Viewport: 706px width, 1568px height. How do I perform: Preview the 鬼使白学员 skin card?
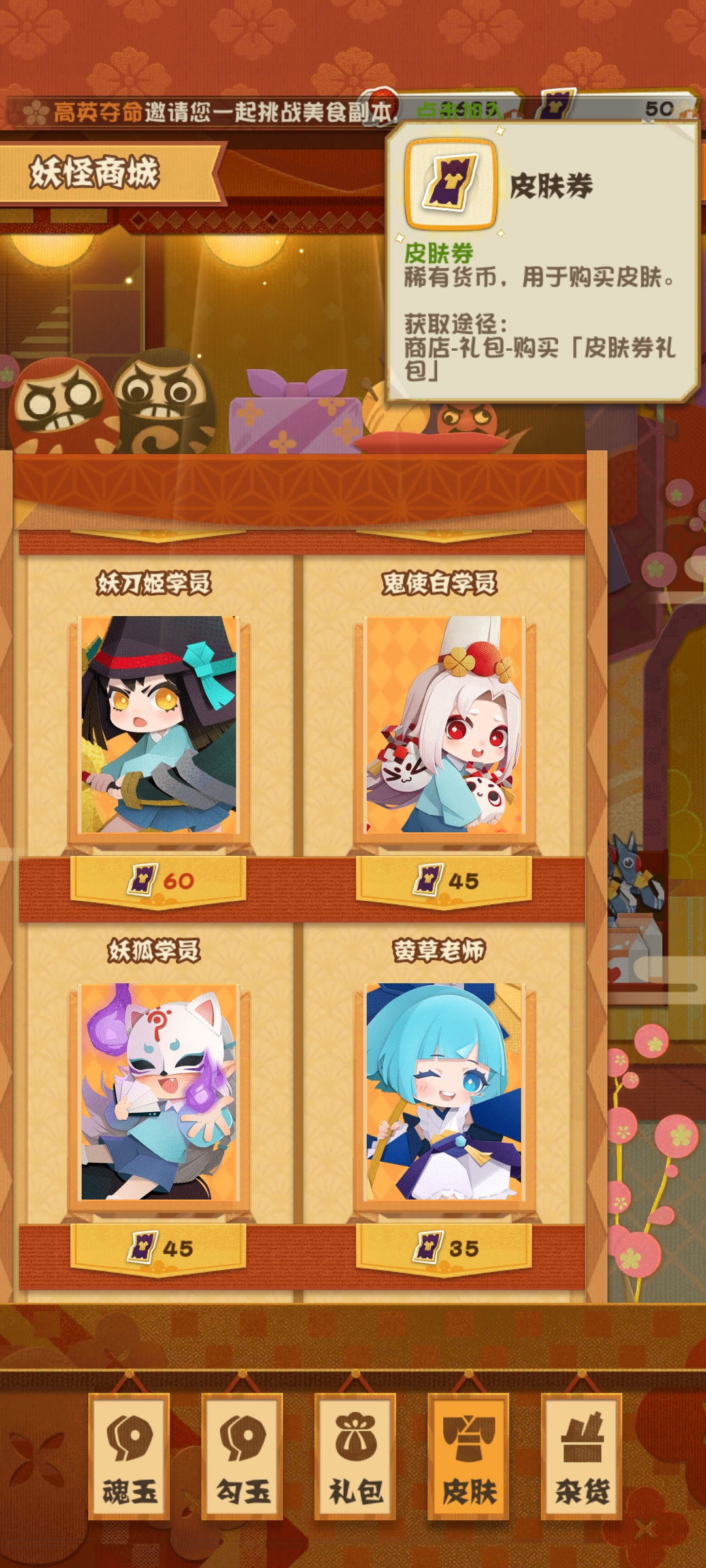tap(444, 725)
